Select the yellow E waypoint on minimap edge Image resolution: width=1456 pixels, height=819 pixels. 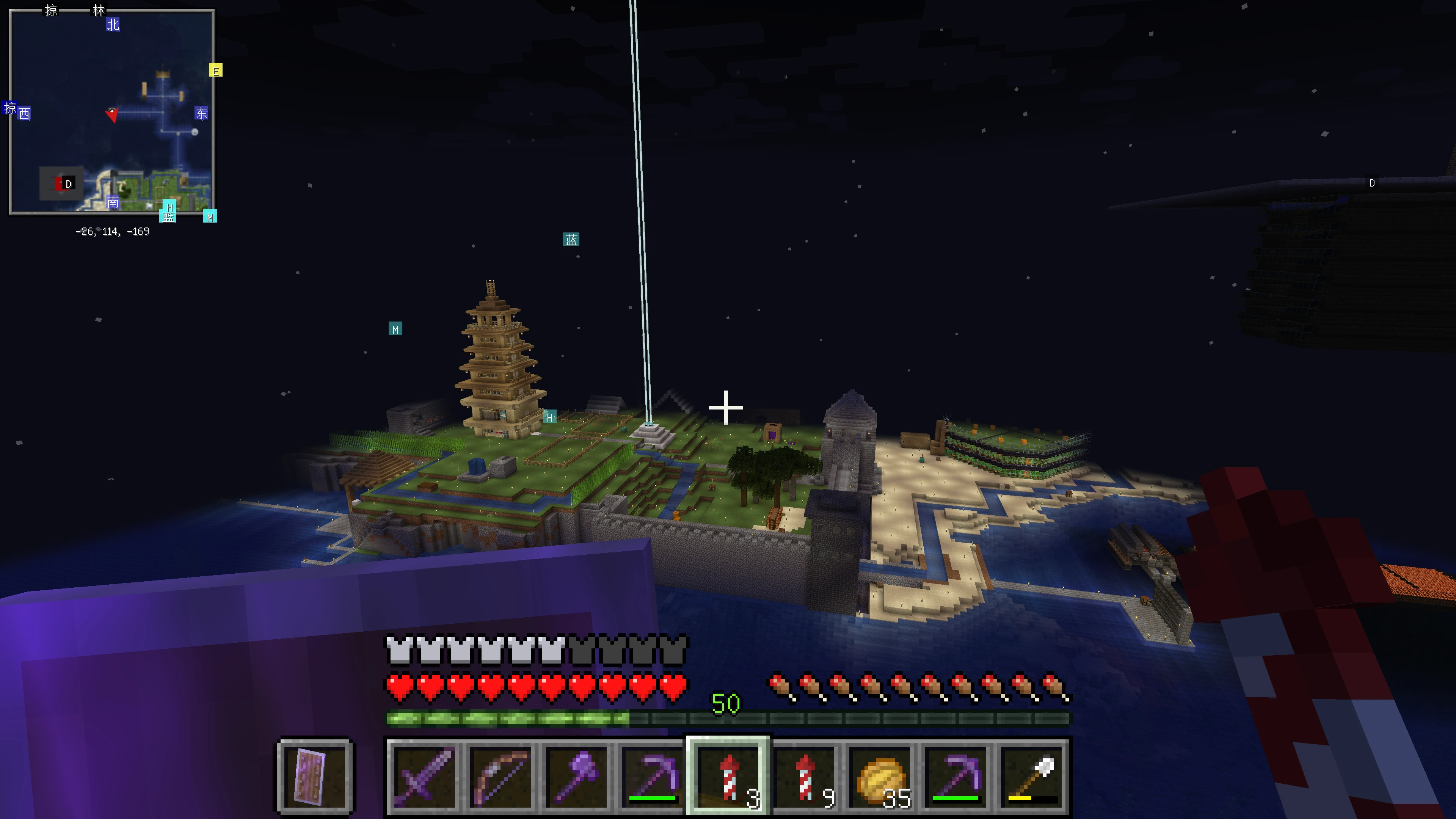tap(215, 71)
